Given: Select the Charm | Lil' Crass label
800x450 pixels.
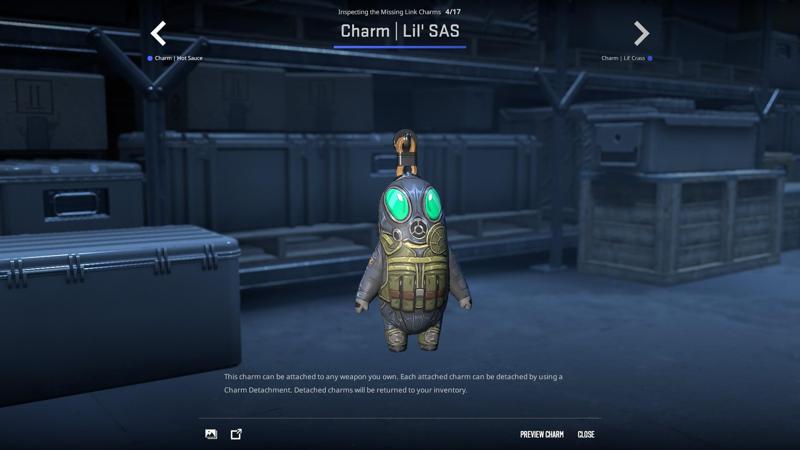Looking at the screenshot, I should [x=624, y=58].
